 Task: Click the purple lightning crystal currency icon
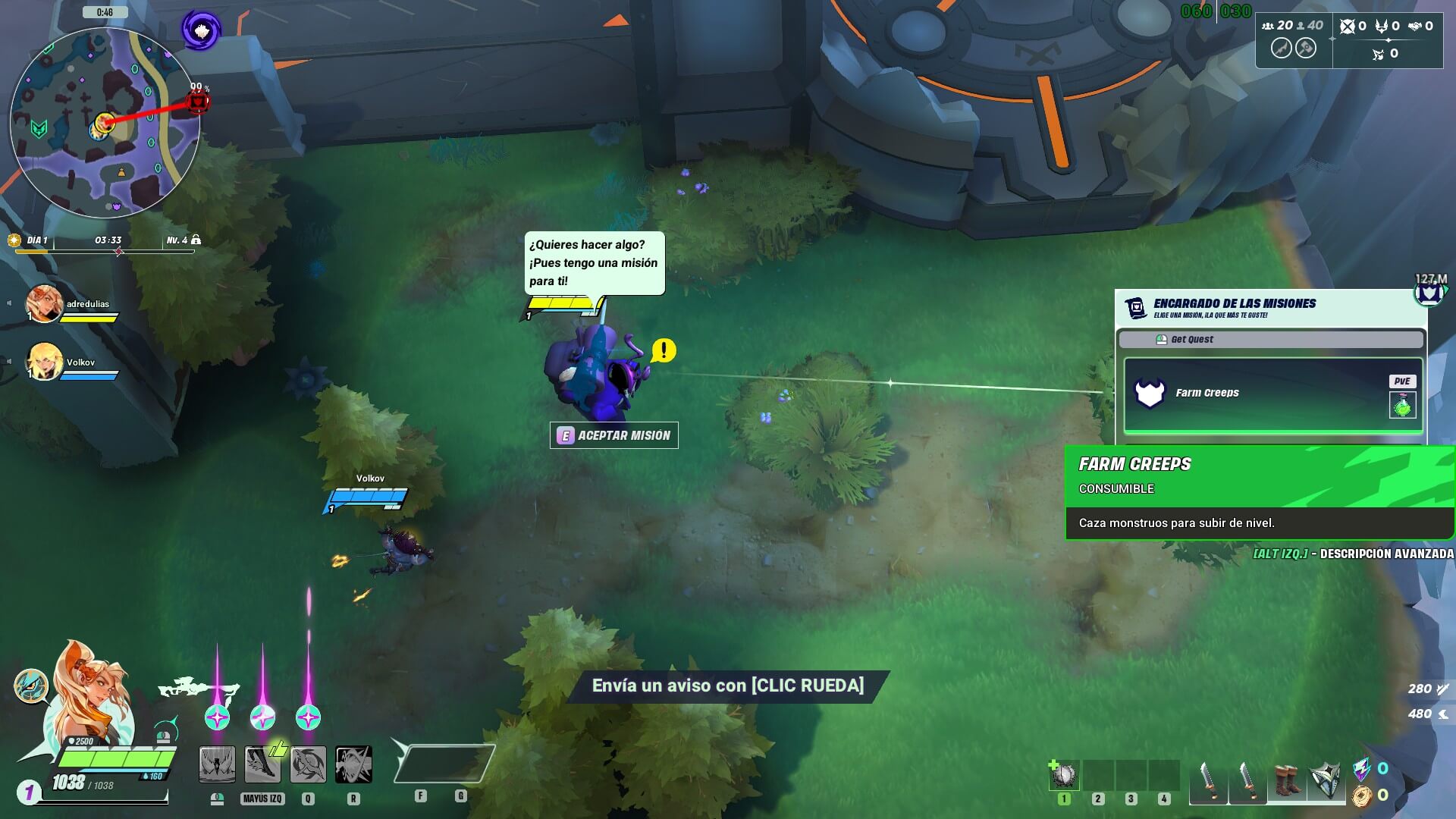(1362, 768)
